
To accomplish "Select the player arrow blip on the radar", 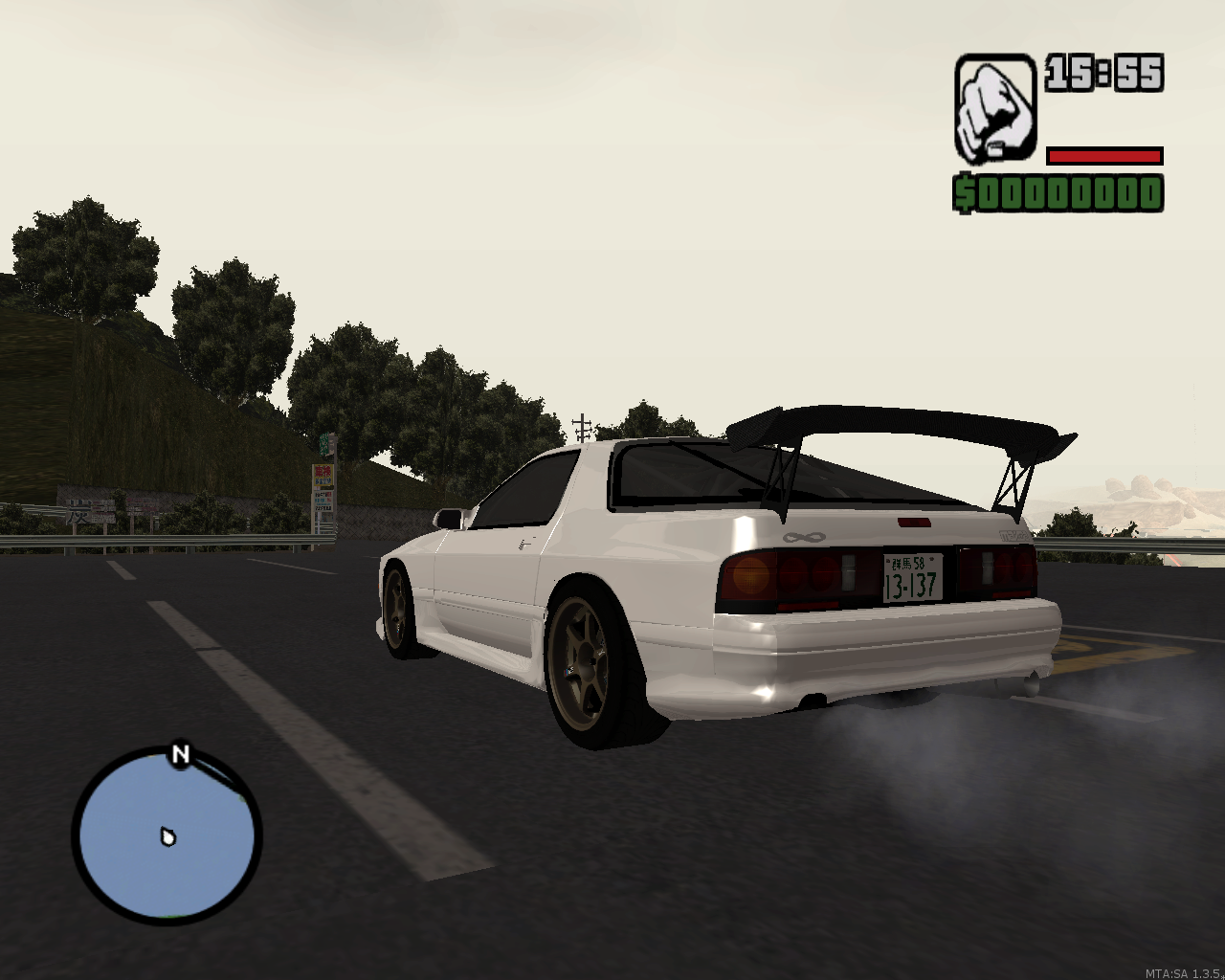I will tap(168, 836).
